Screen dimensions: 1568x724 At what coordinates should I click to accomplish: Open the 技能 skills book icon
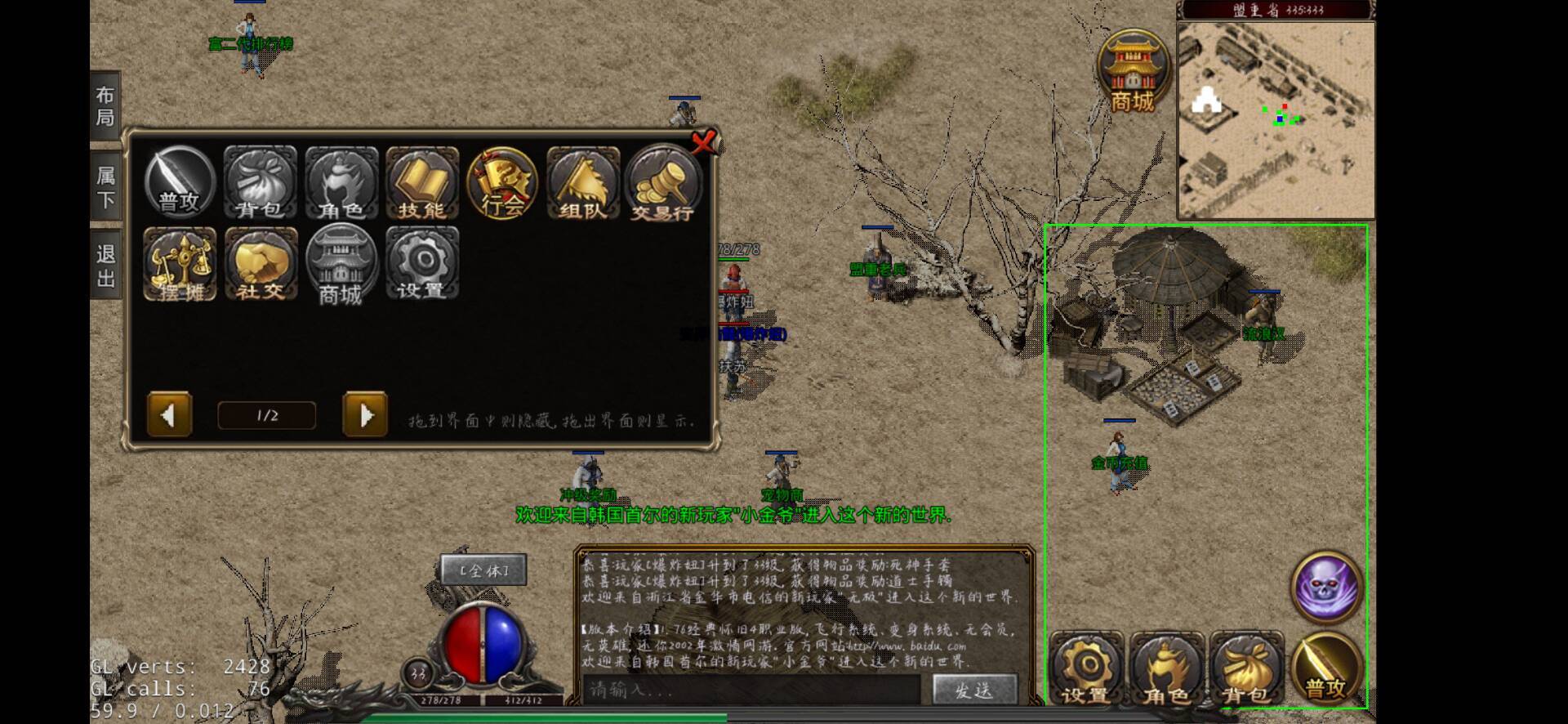pyautogui.click(x=421, y=183)
